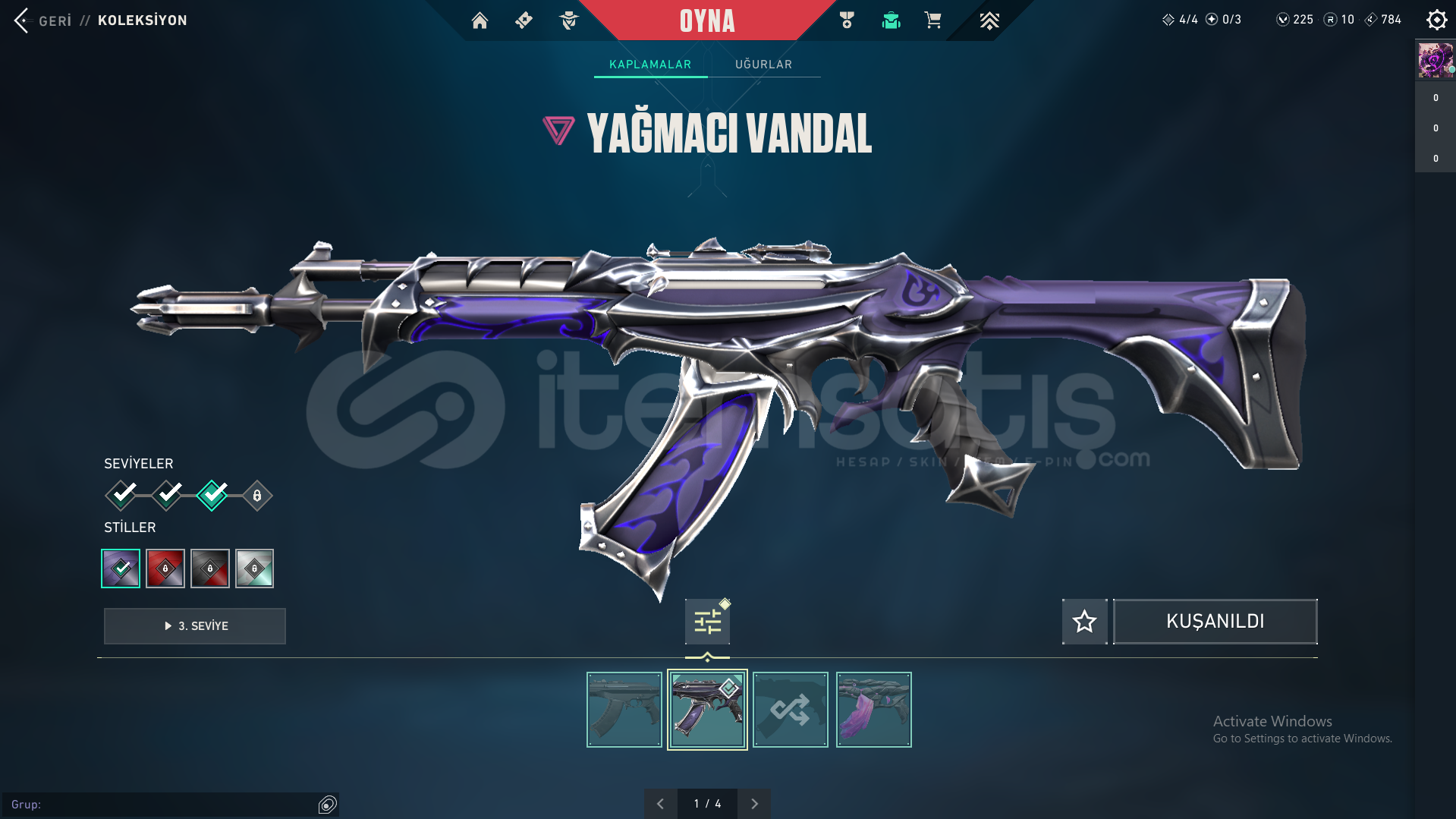
Task: Click the KUŞANILDI button
Action: (1214, 621)
